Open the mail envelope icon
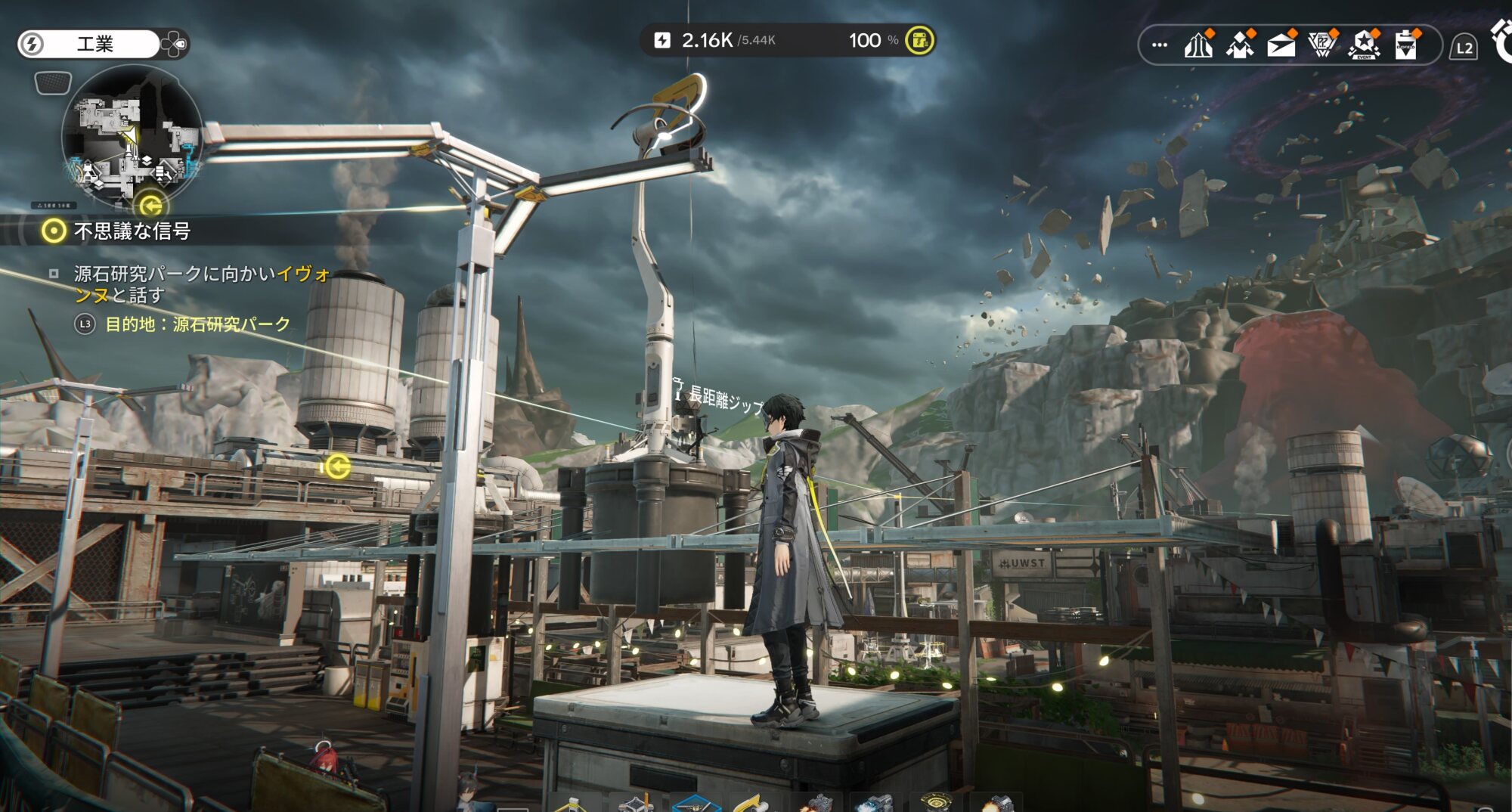 (1281, 45)
